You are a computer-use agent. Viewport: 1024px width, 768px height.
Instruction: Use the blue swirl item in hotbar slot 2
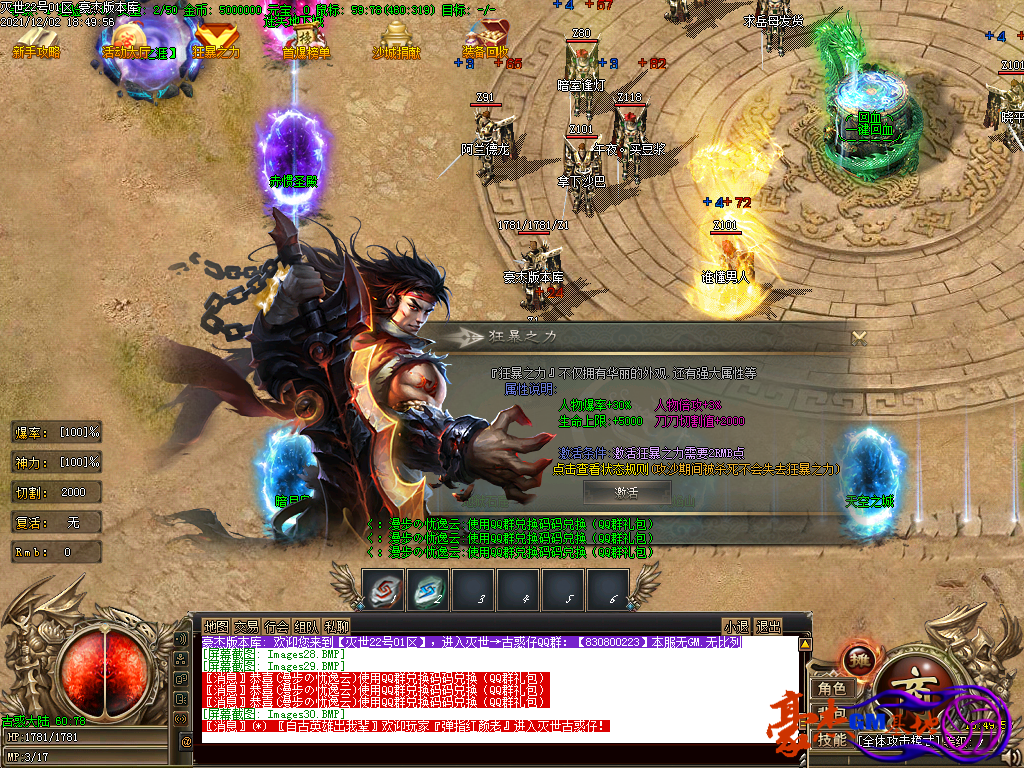click(x=428, y=590)
